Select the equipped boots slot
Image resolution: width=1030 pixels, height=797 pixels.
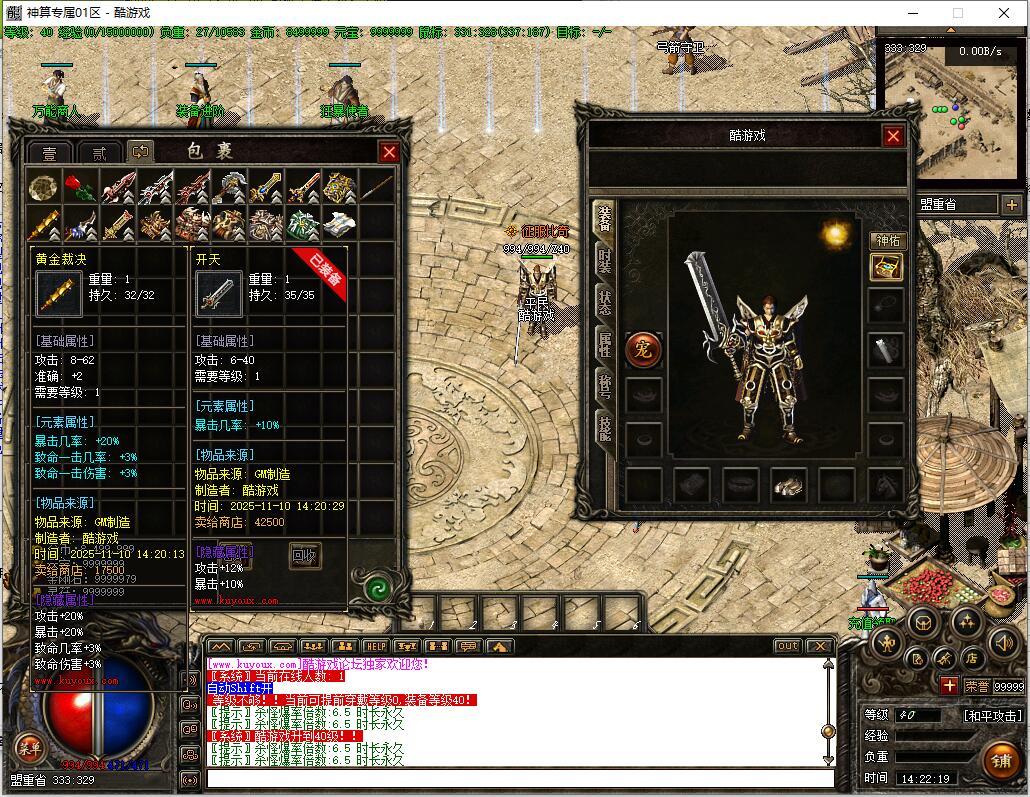789,485
